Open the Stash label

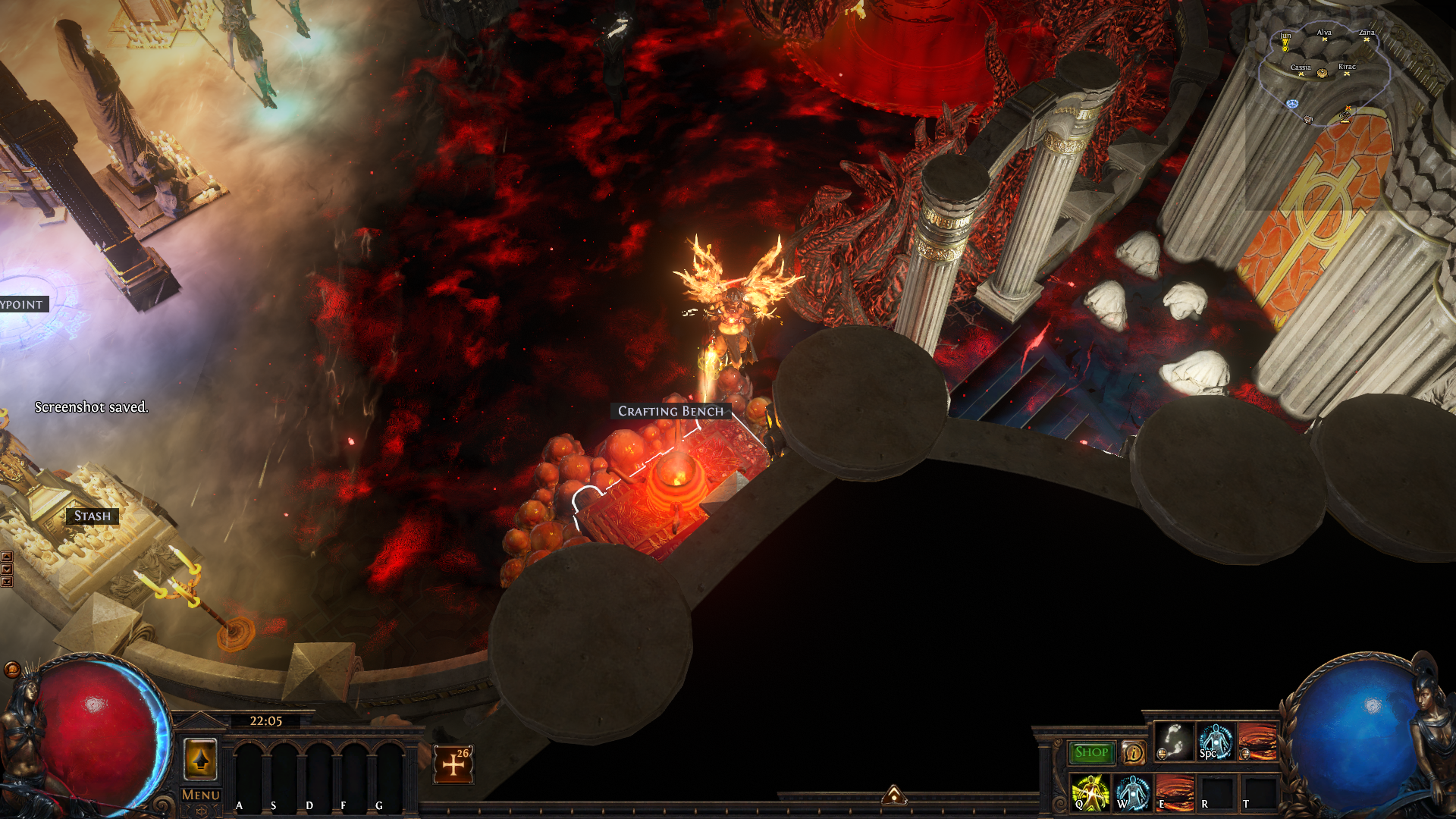tap(93, 516)
